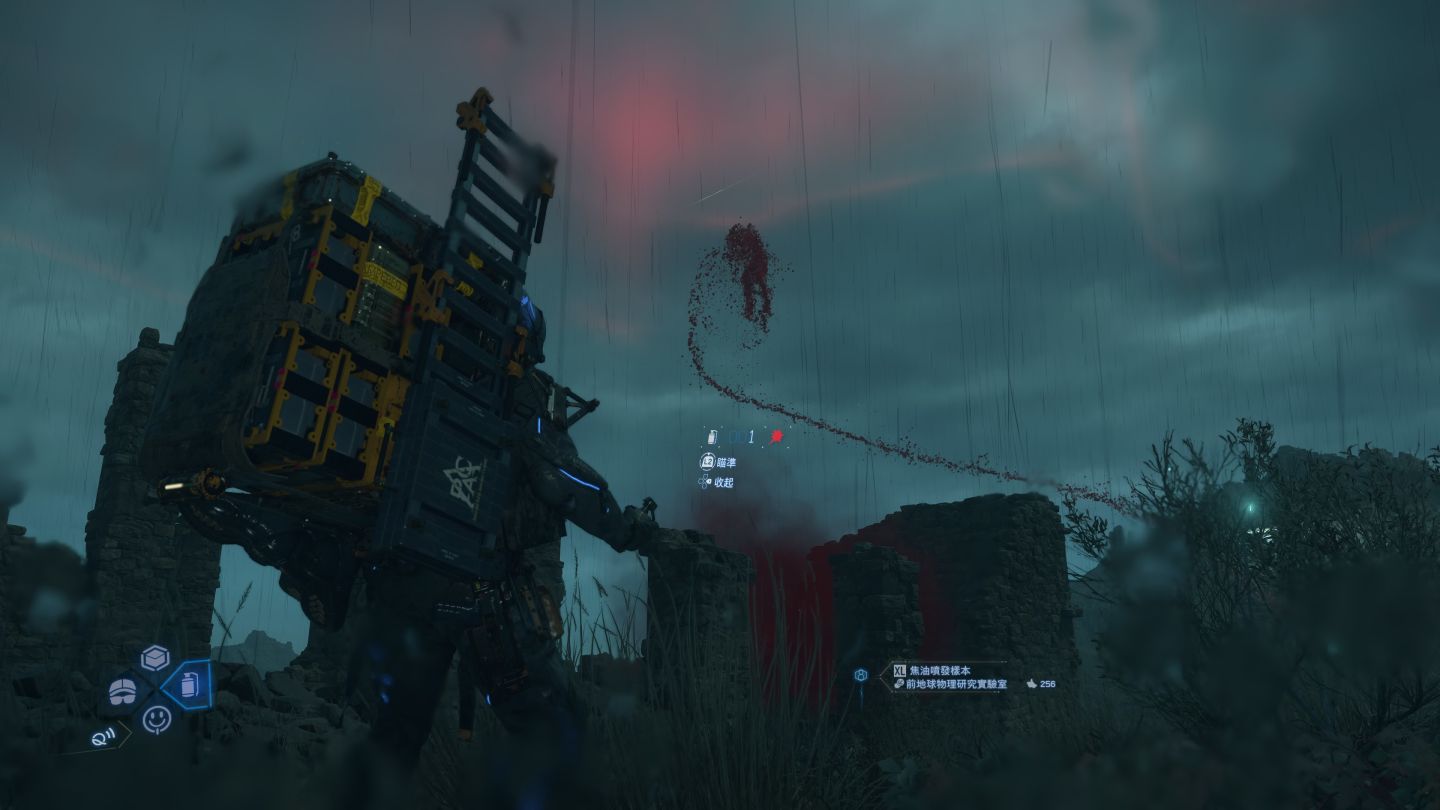Screen dimensions: 1440x810
Task: Select the cargo box wheel slot
Action: click(154, 657)
